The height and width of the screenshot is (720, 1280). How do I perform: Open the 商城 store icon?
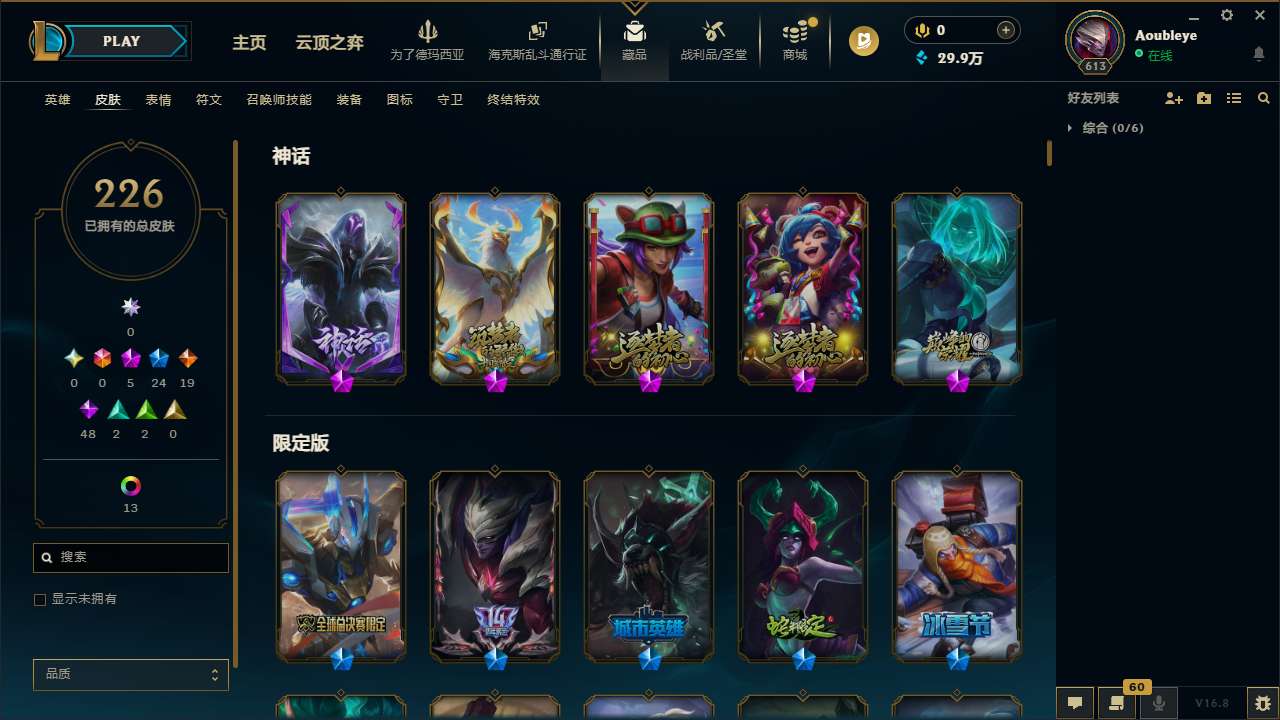[795, 40]
